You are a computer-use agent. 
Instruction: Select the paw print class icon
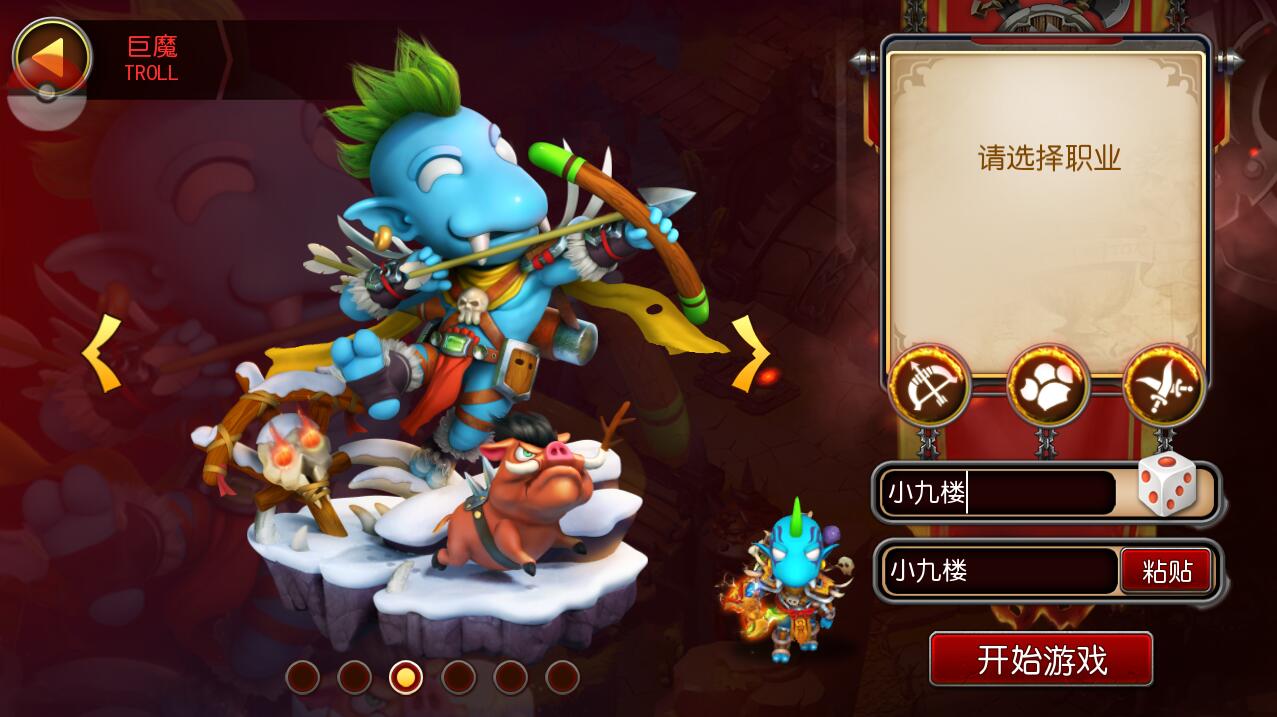click(1047, 385)
